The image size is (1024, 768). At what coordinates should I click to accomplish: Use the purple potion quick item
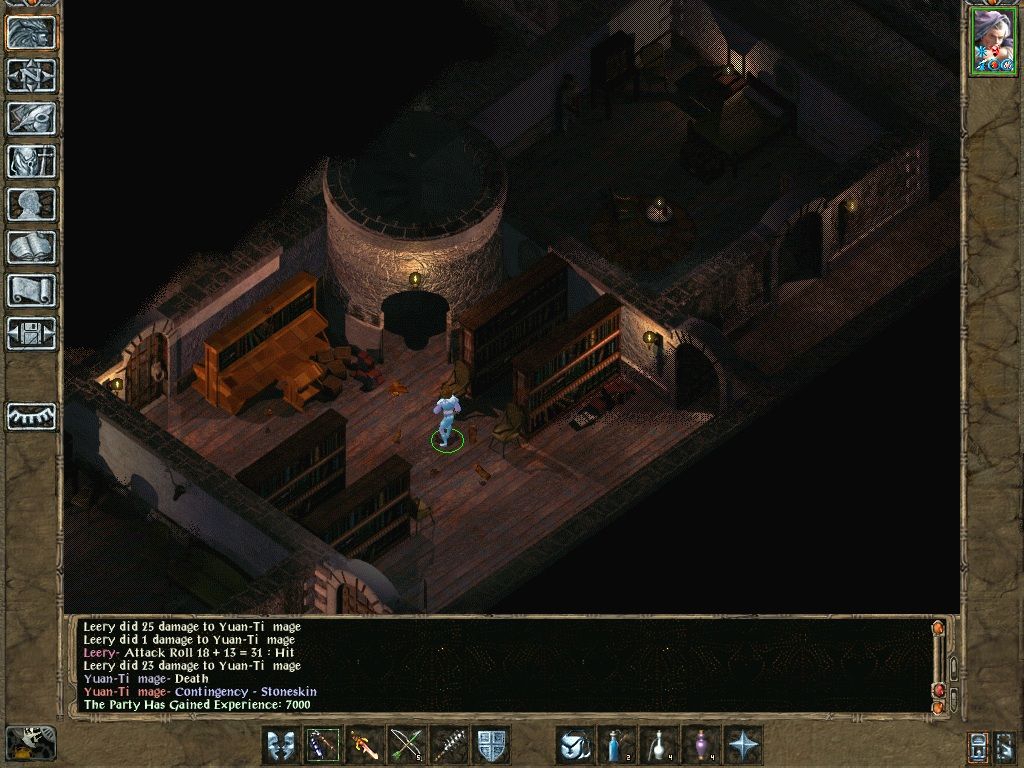point(701,745)
